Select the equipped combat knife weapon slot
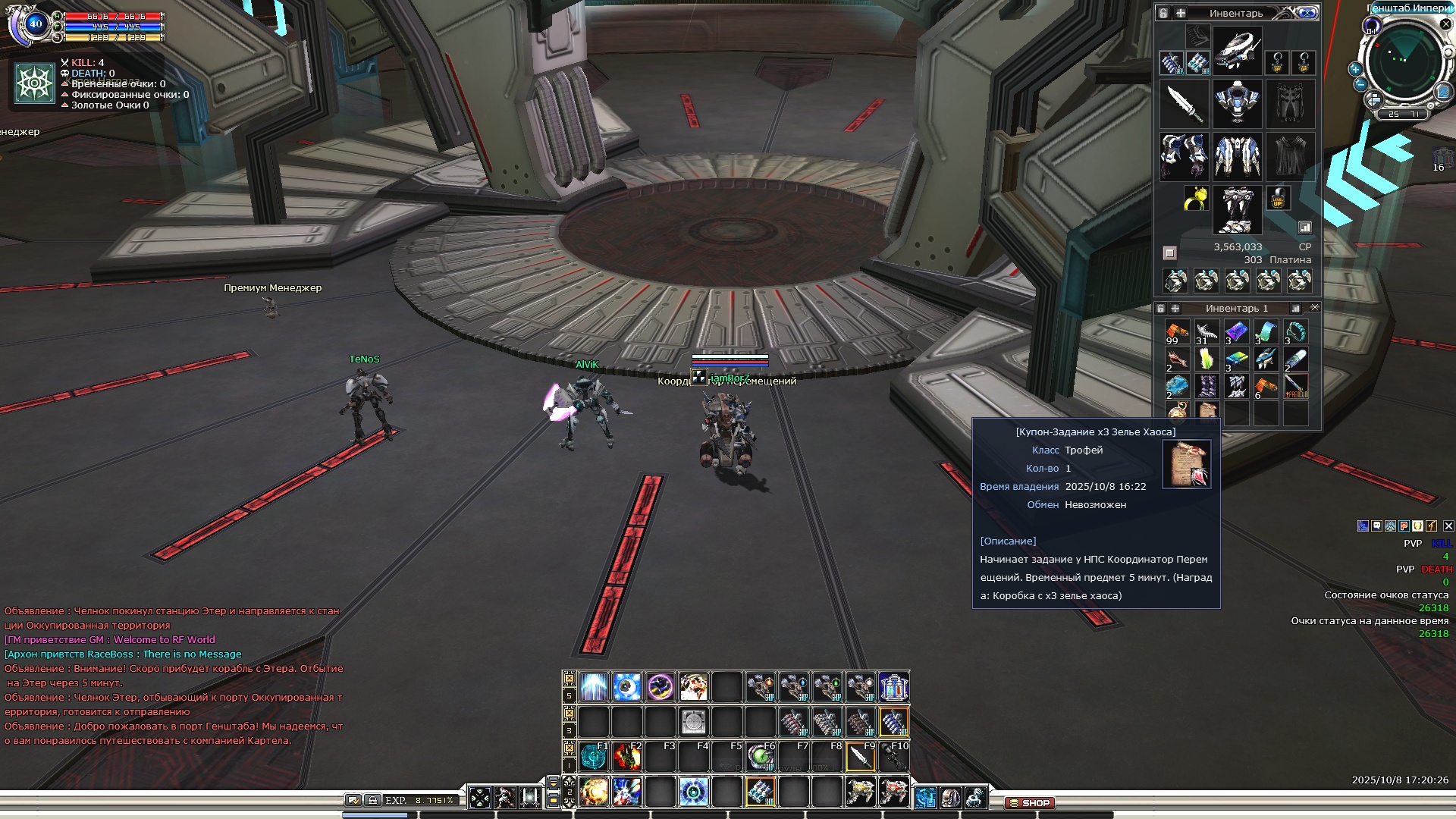This screenshot has height=819, width=1456. (1185, 103)
